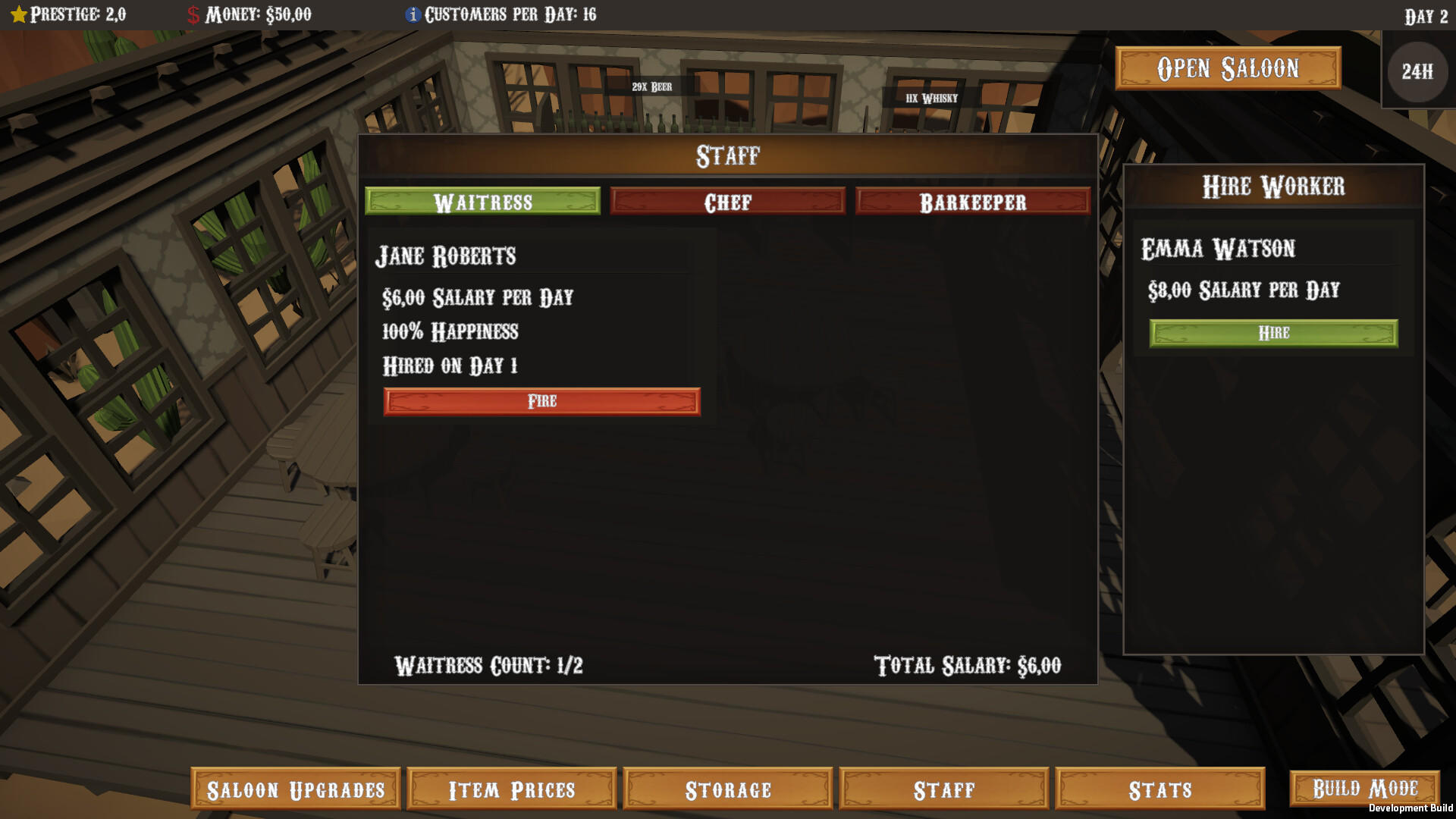Select Jane Roberts staff entry

click(447, 256)
